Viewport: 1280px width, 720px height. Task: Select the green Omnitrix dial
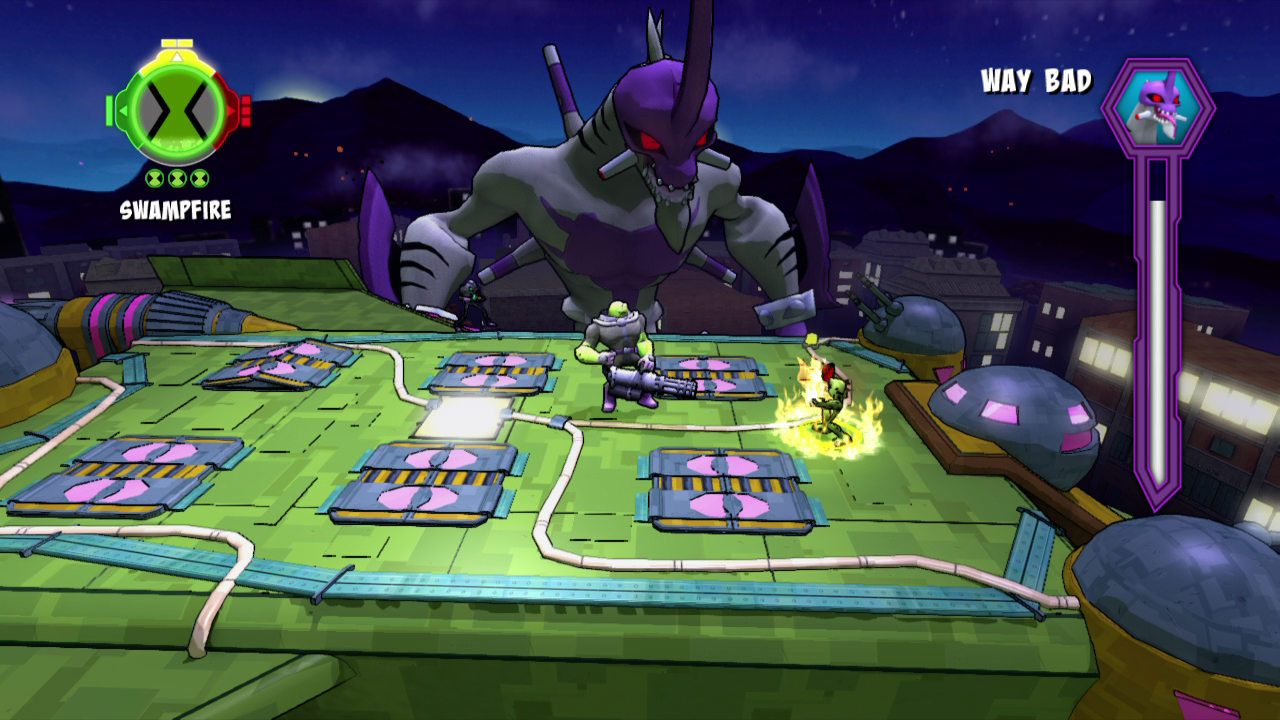177,112
